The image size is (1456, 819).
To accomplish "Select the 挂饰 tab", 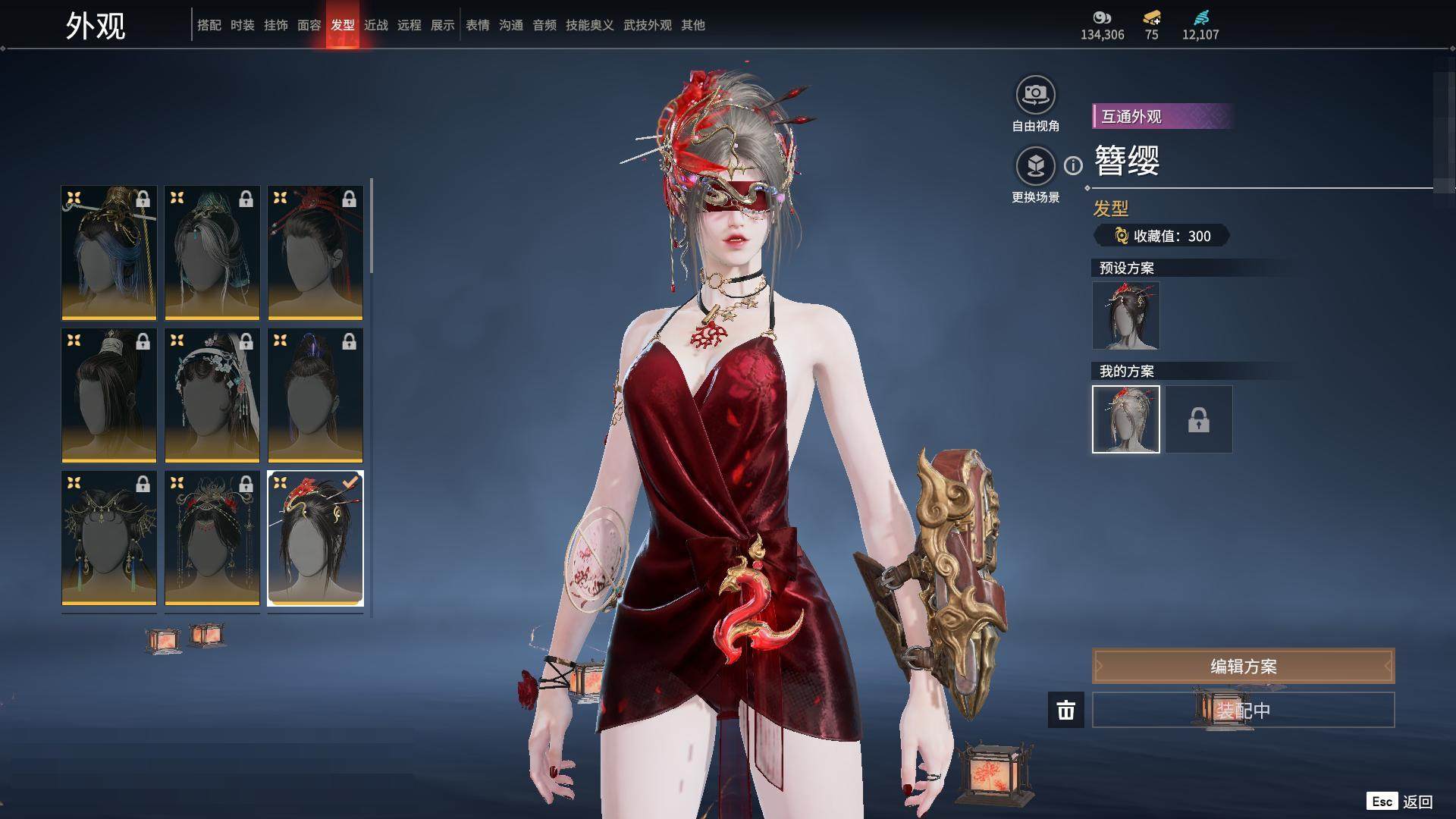I will (276, 25).
